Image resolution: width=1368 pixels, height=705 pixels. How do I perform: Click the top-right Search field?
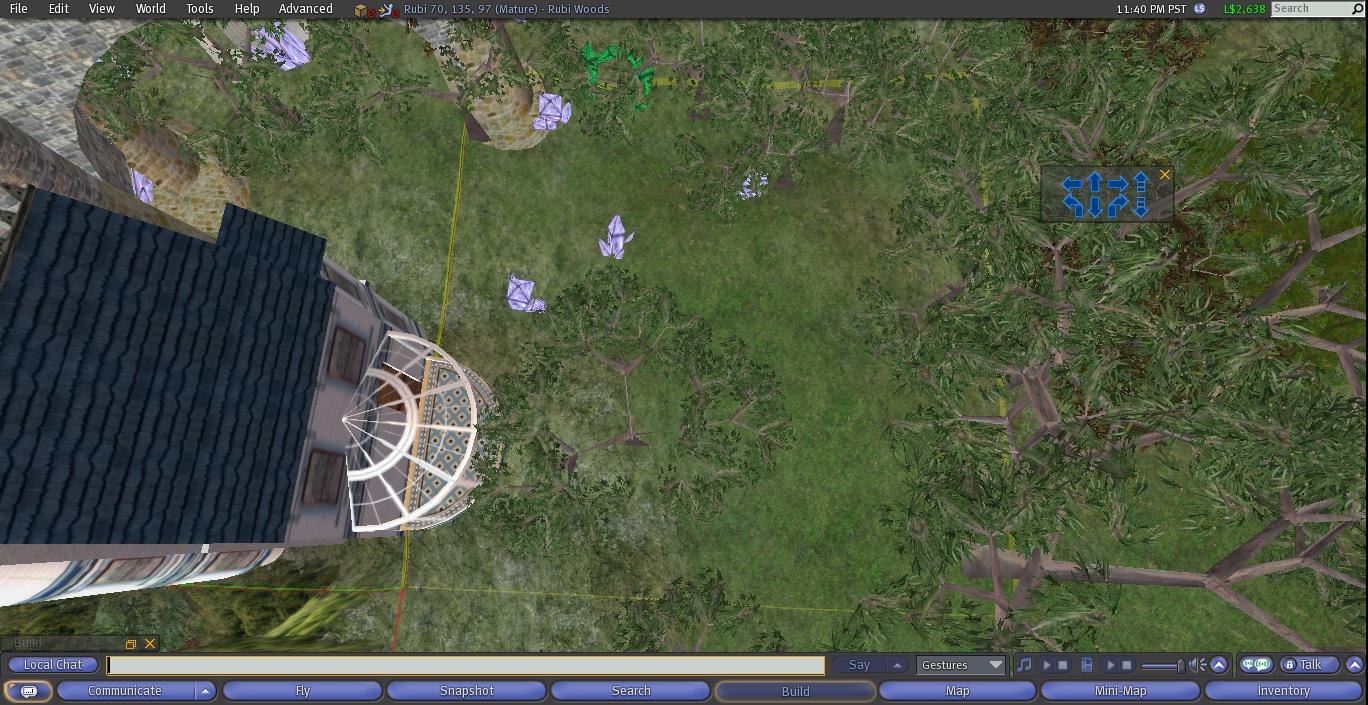click(x=1310, y=9)
